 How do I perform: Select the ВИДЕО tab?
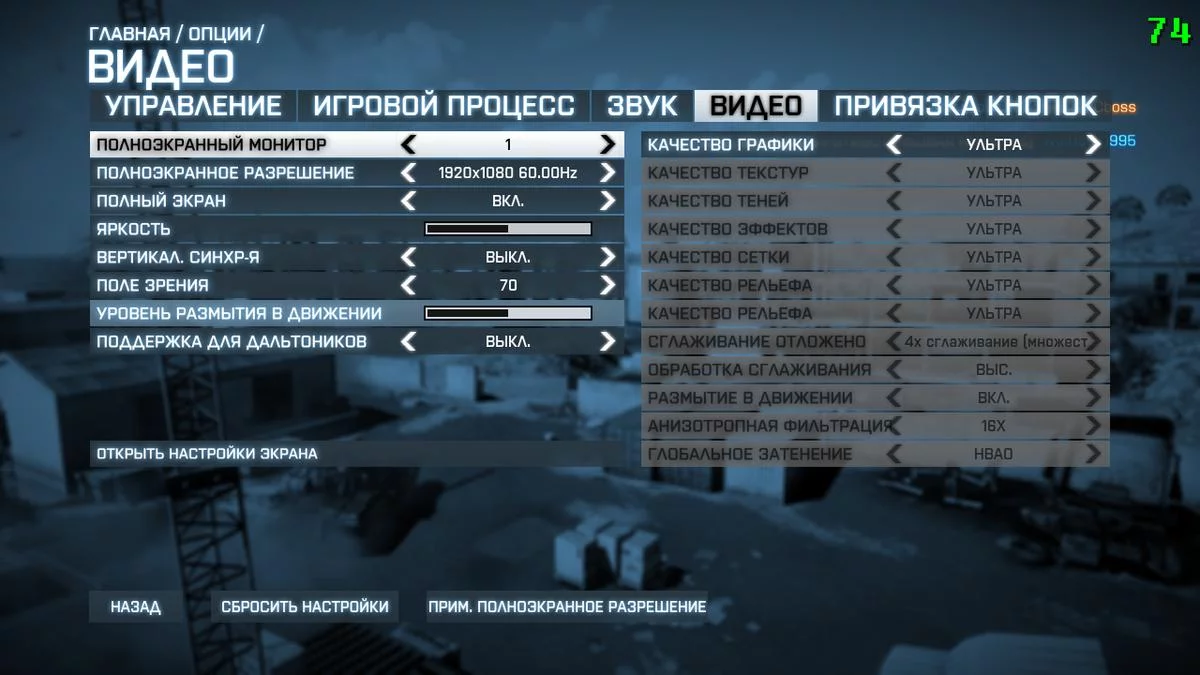click(x=756, y=106)
